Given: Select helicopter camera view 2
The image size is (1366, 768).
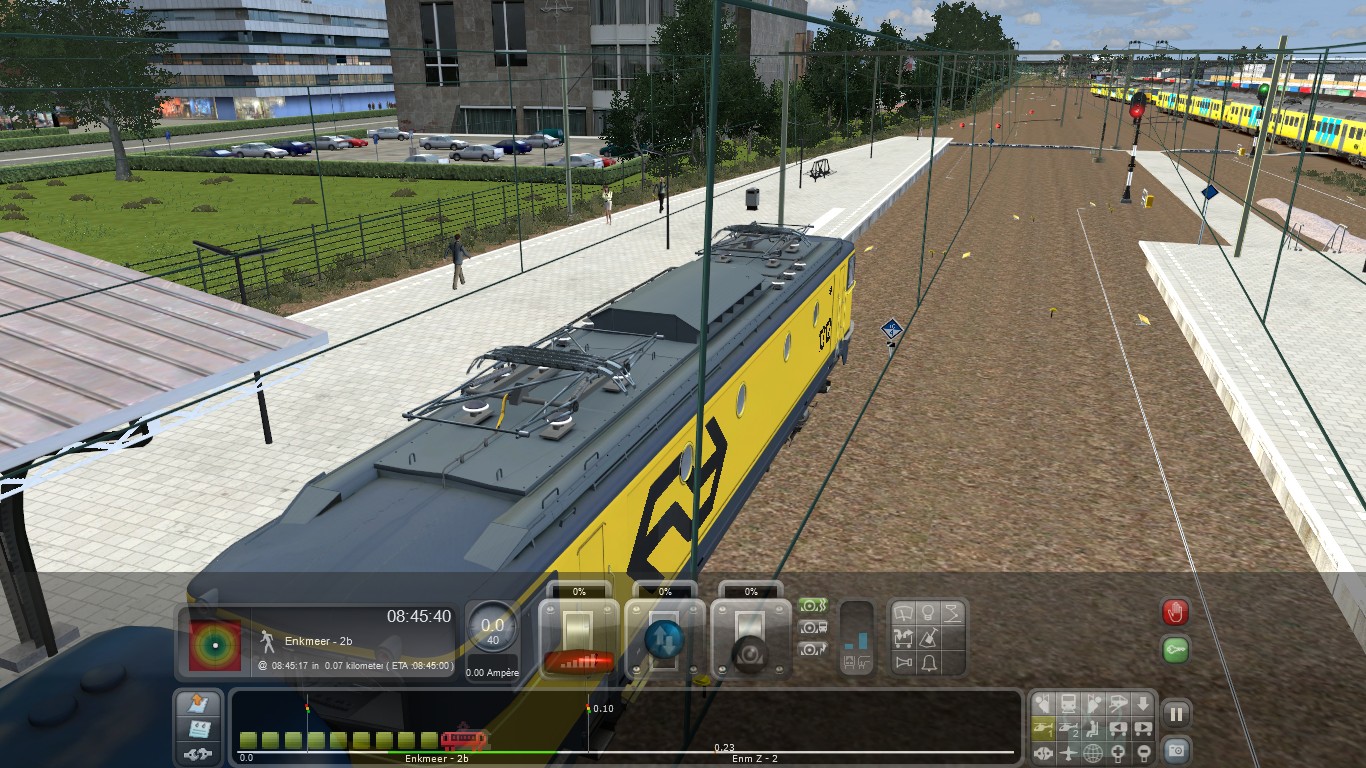Looking at the screenshot, I should tap(1068, 728).
